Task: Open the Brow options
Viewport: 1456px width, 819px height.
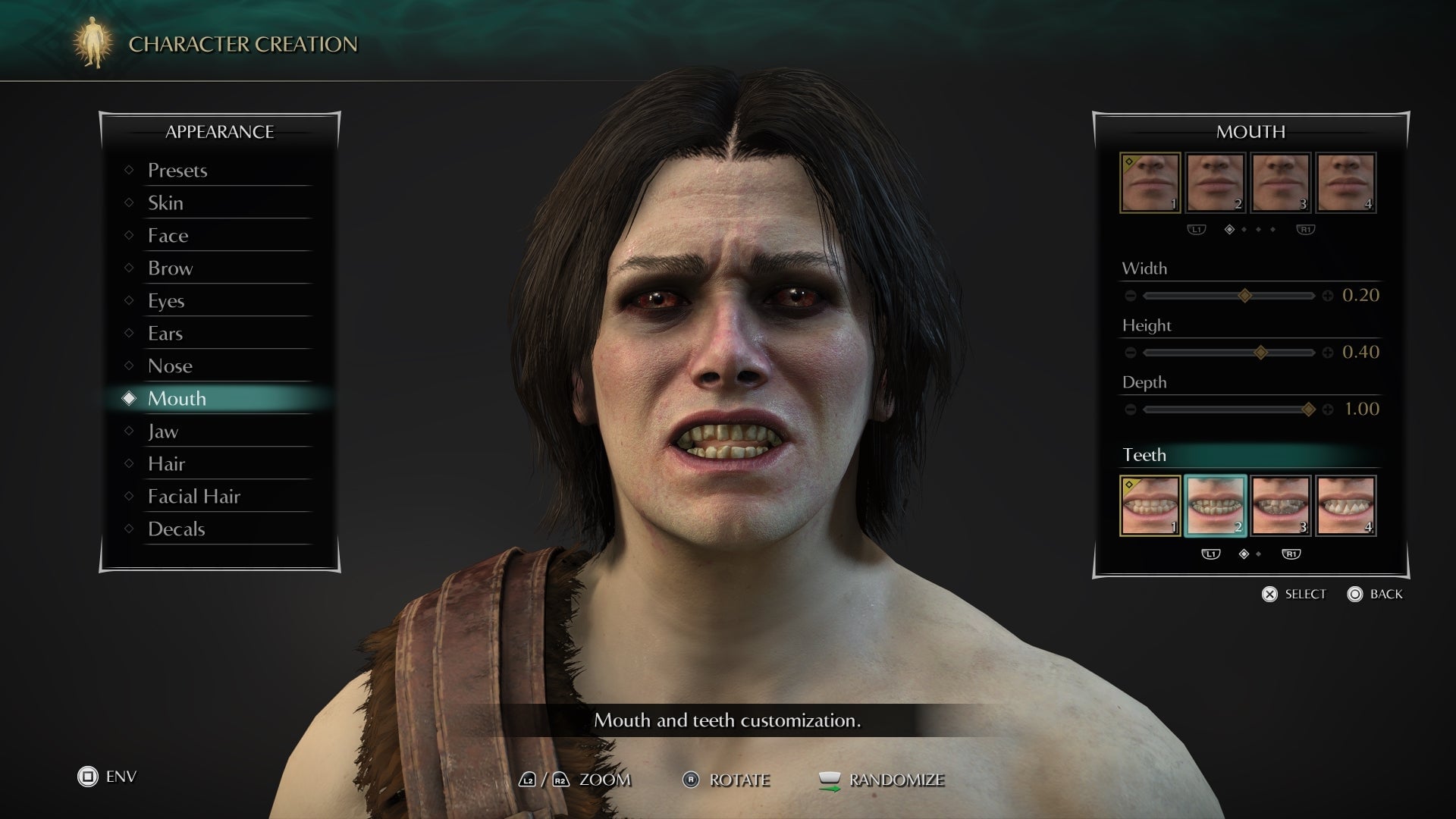Action: pyautogui.click(x=170, y=268)
